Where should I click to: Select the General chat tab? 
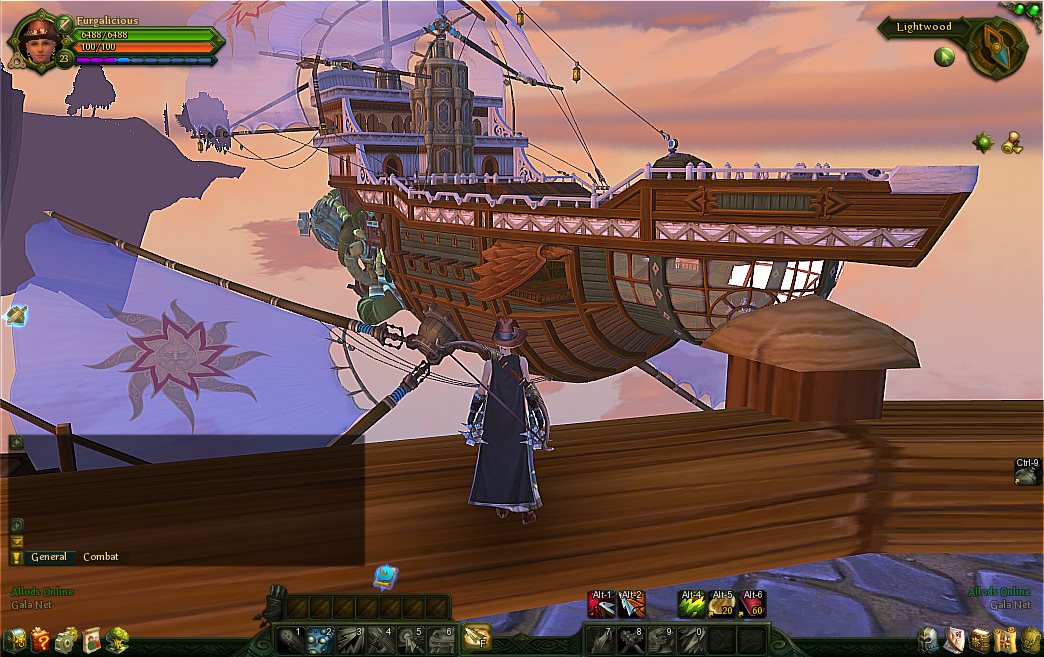point(49,557)
